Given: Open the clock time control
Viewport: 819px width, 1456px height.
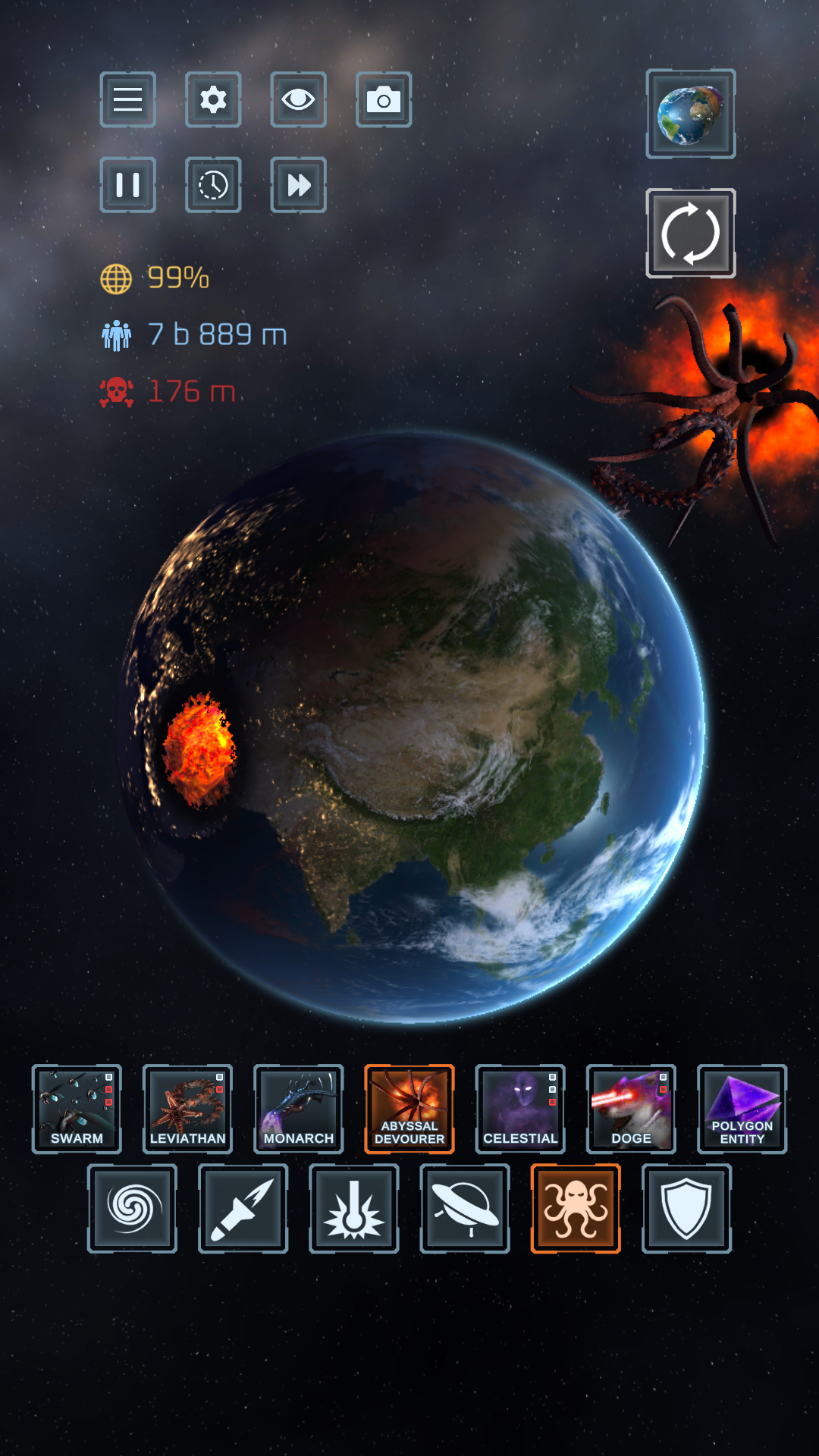Looking at the screenshot, I should click(x=213, y=185).
